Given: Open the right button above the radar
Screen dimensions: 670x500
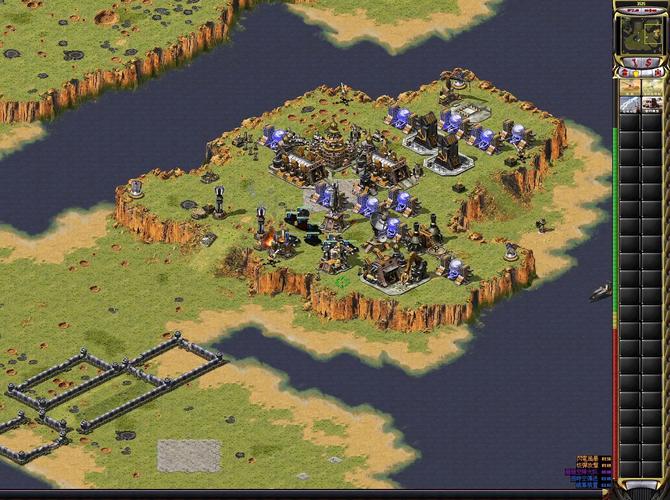Looking at the screenshot, I should pyautogui.click(x=652, y=10).
